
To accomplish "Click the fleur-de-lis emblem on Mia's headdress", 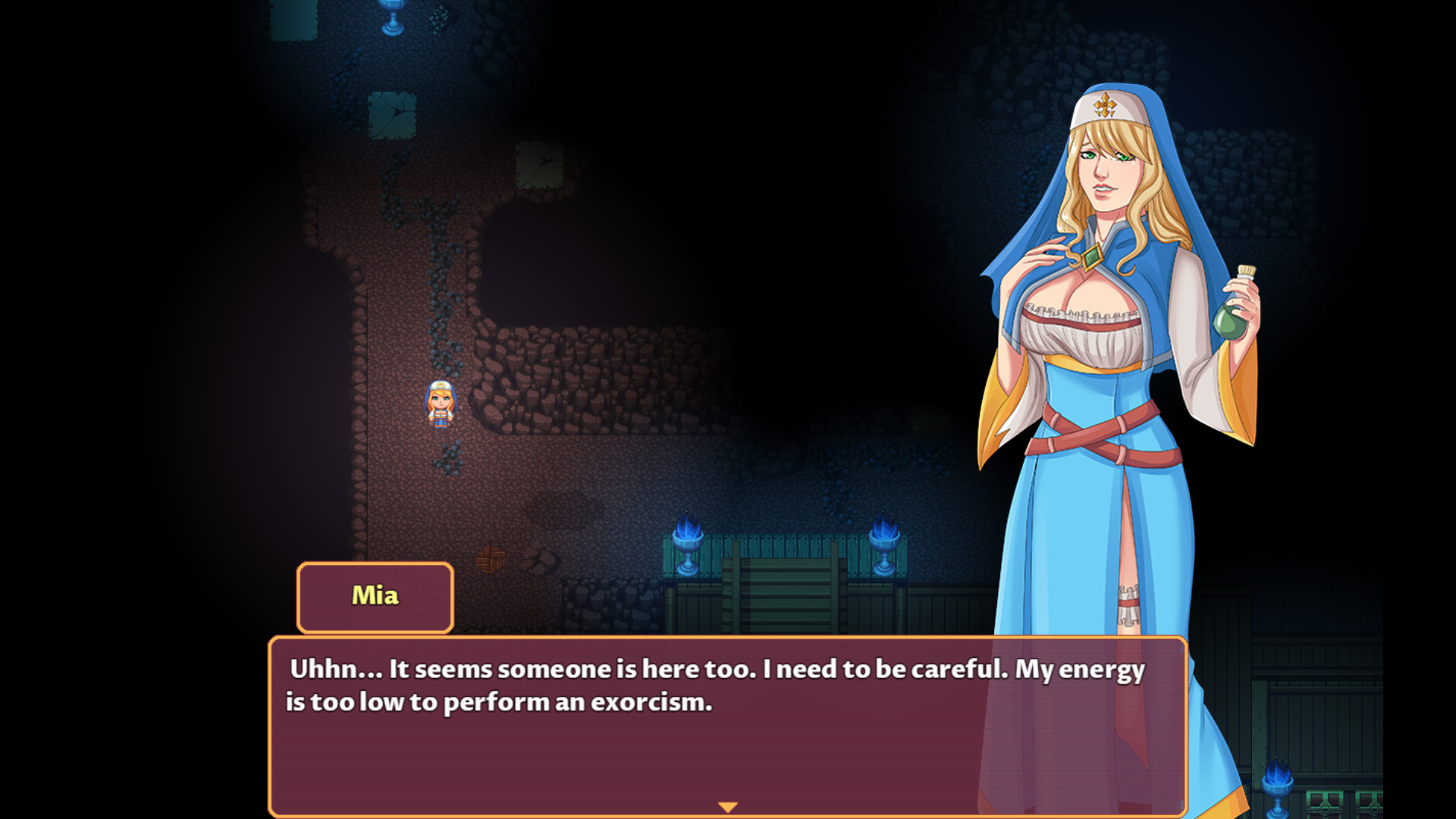I will [x=1106, y=102].
